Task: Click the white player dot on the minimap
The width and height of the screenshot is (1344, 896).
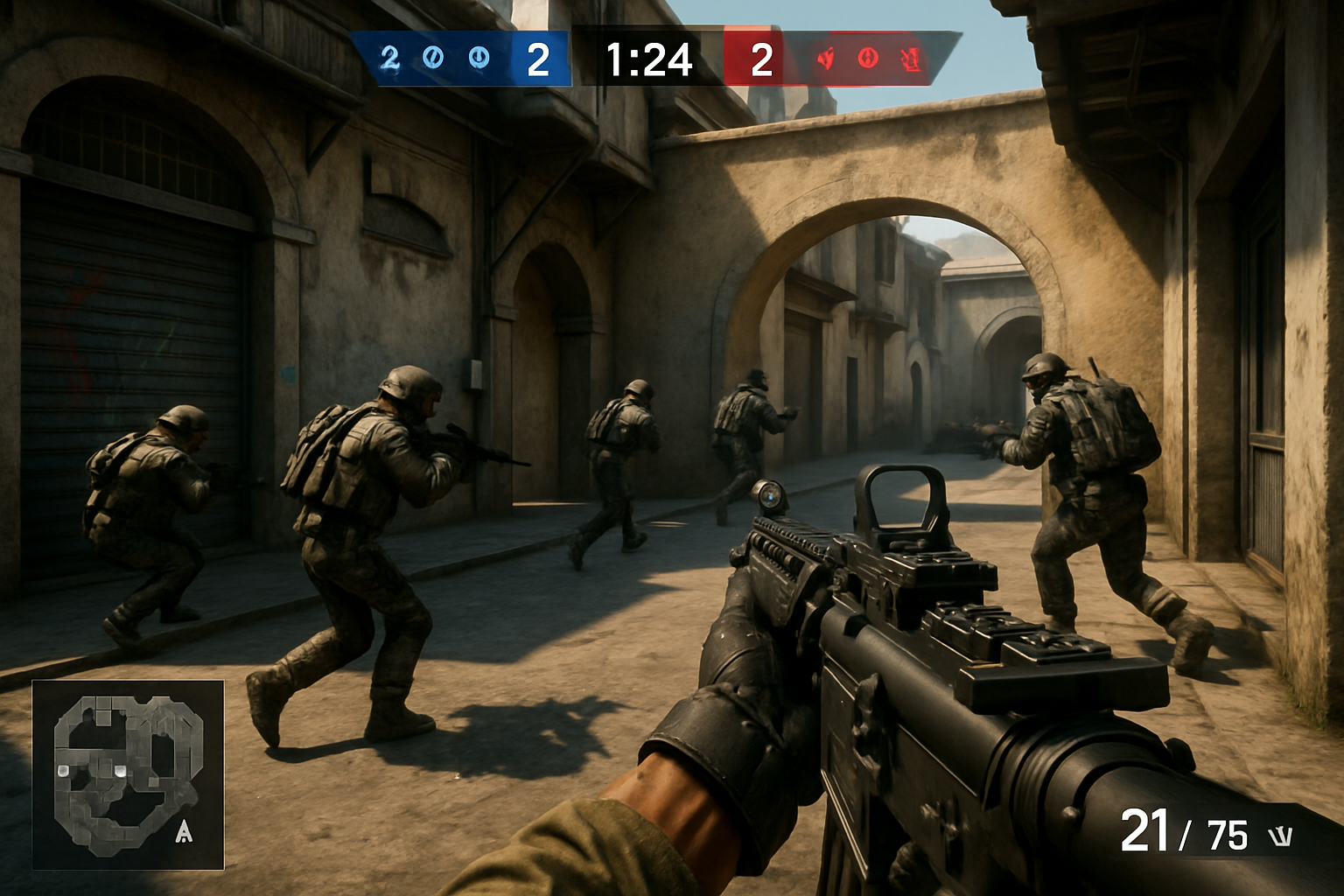Action: [121, 771]
